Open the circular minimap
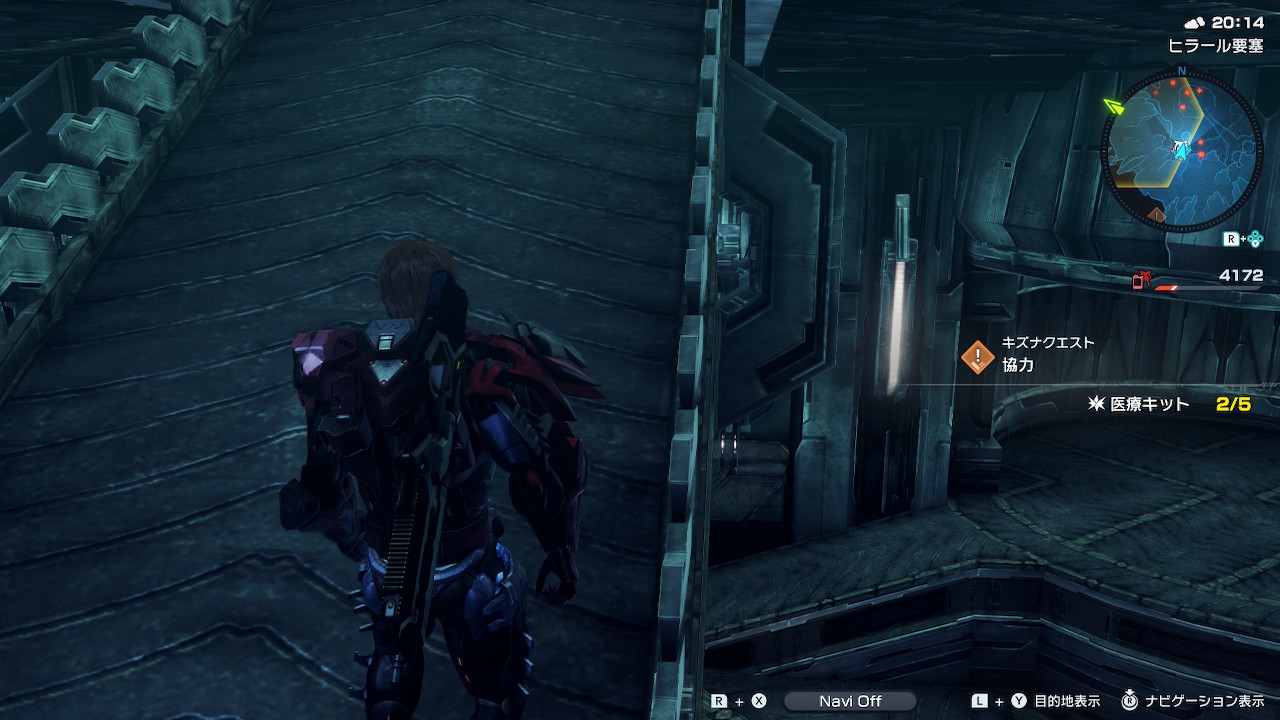 click(1181, 148)
